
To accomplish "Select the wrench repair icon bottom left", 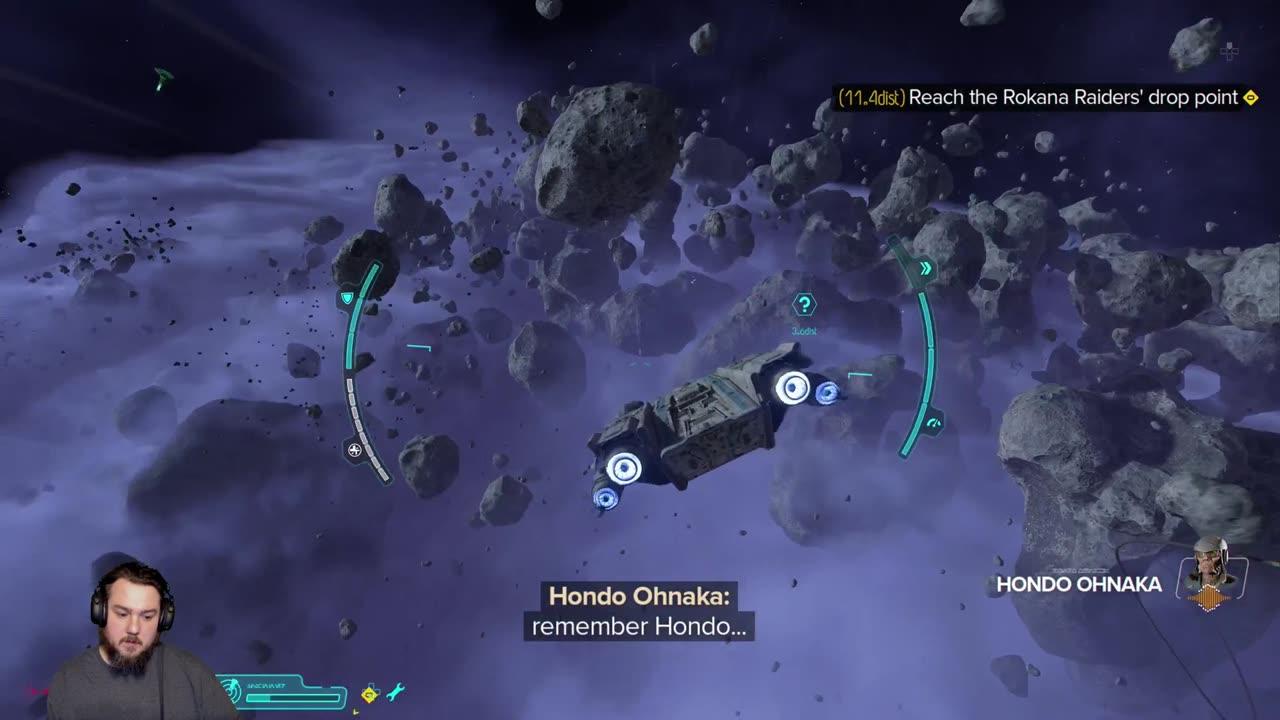I will (x=396, y=691).
